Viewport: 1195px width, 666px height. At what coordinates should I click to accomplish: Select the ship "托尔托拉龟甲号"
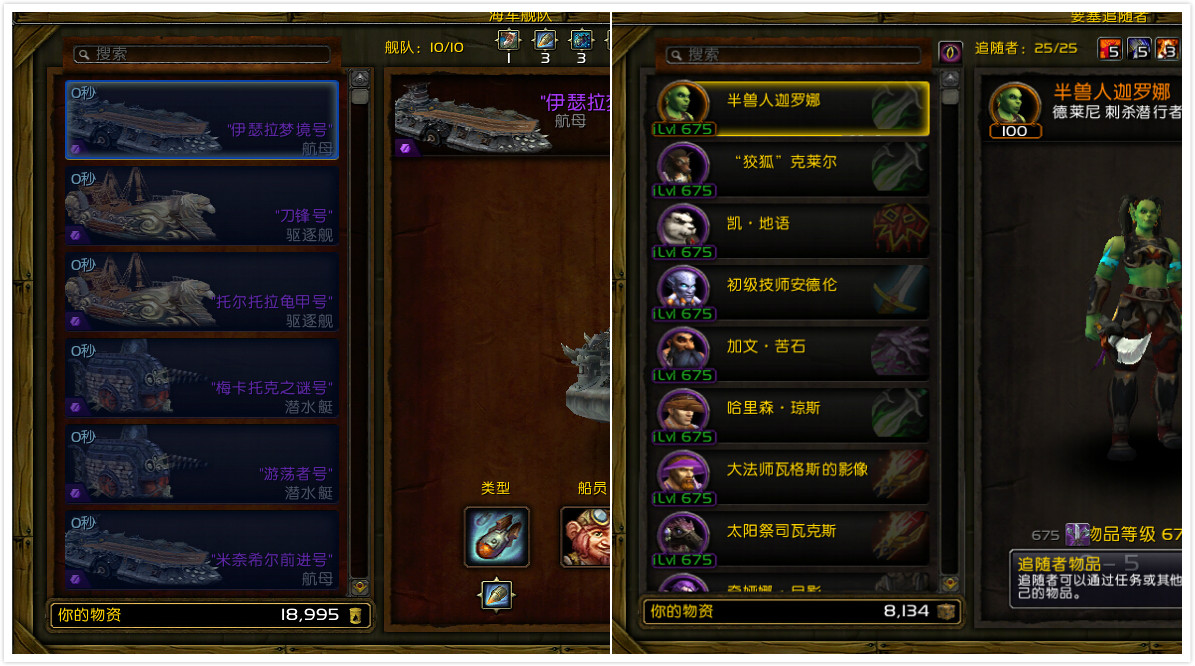202,292
